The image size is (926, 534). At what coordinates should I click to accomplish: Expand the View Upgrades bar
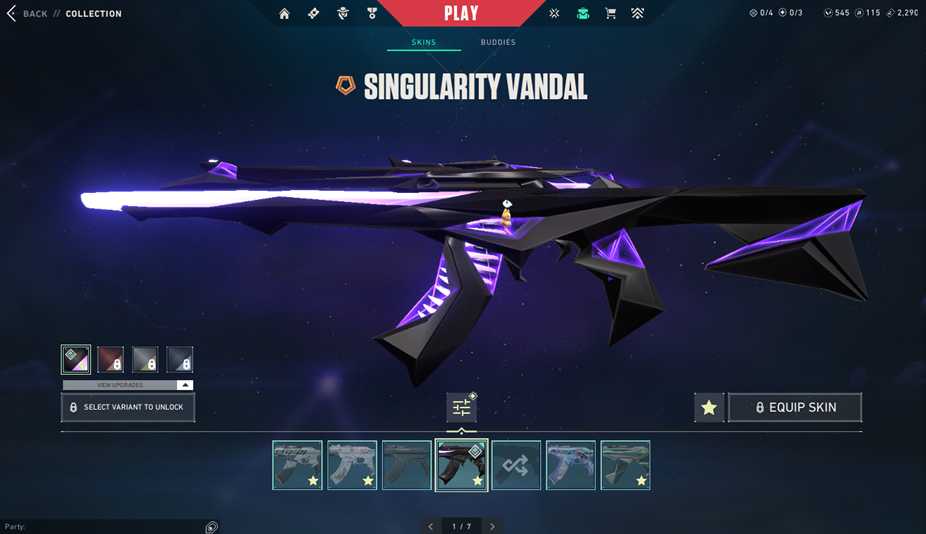[x=128, y=385]
